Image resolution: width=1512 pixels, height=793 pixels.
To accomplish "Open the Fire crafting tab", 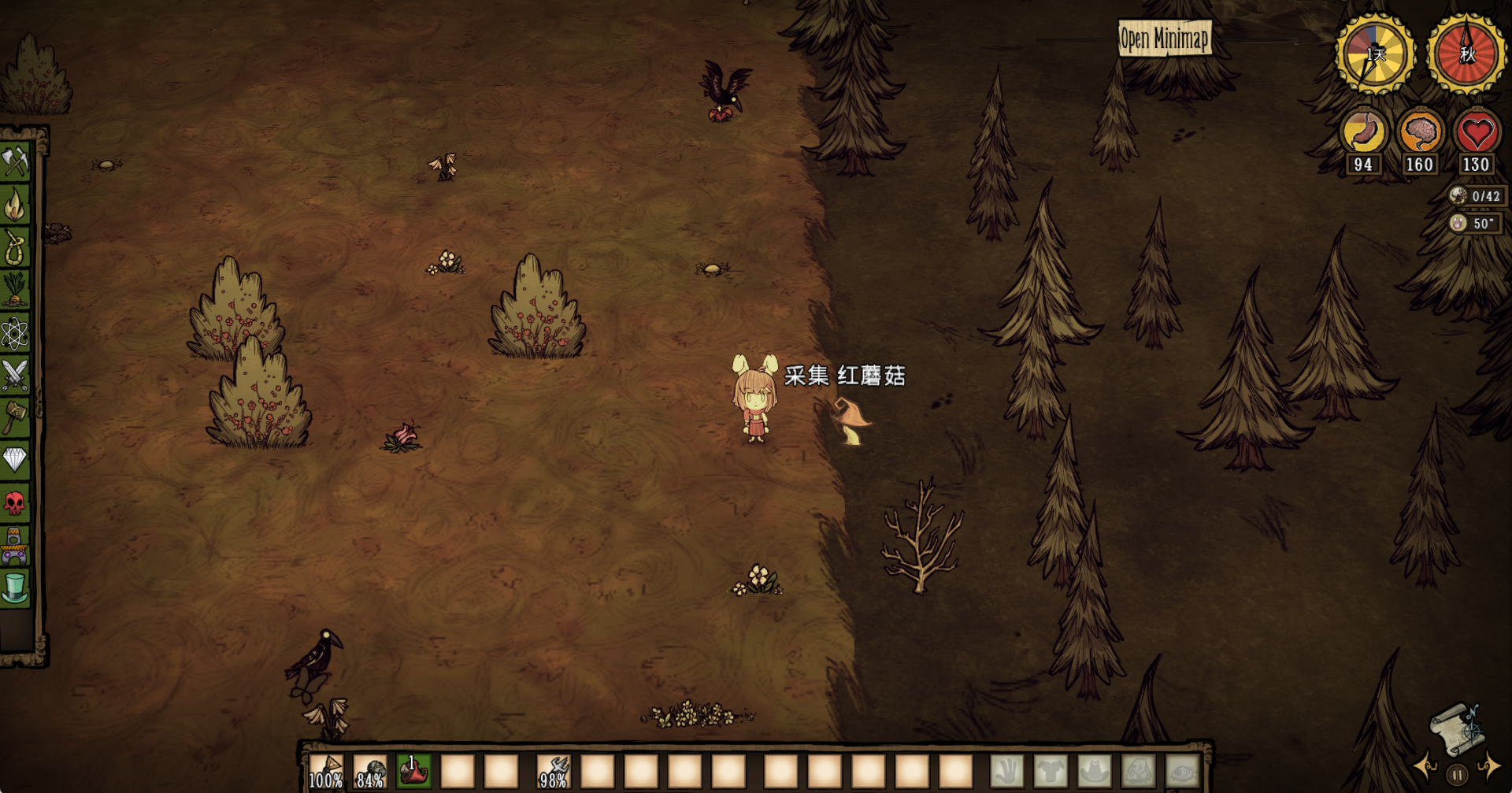I will pos(15,206).
